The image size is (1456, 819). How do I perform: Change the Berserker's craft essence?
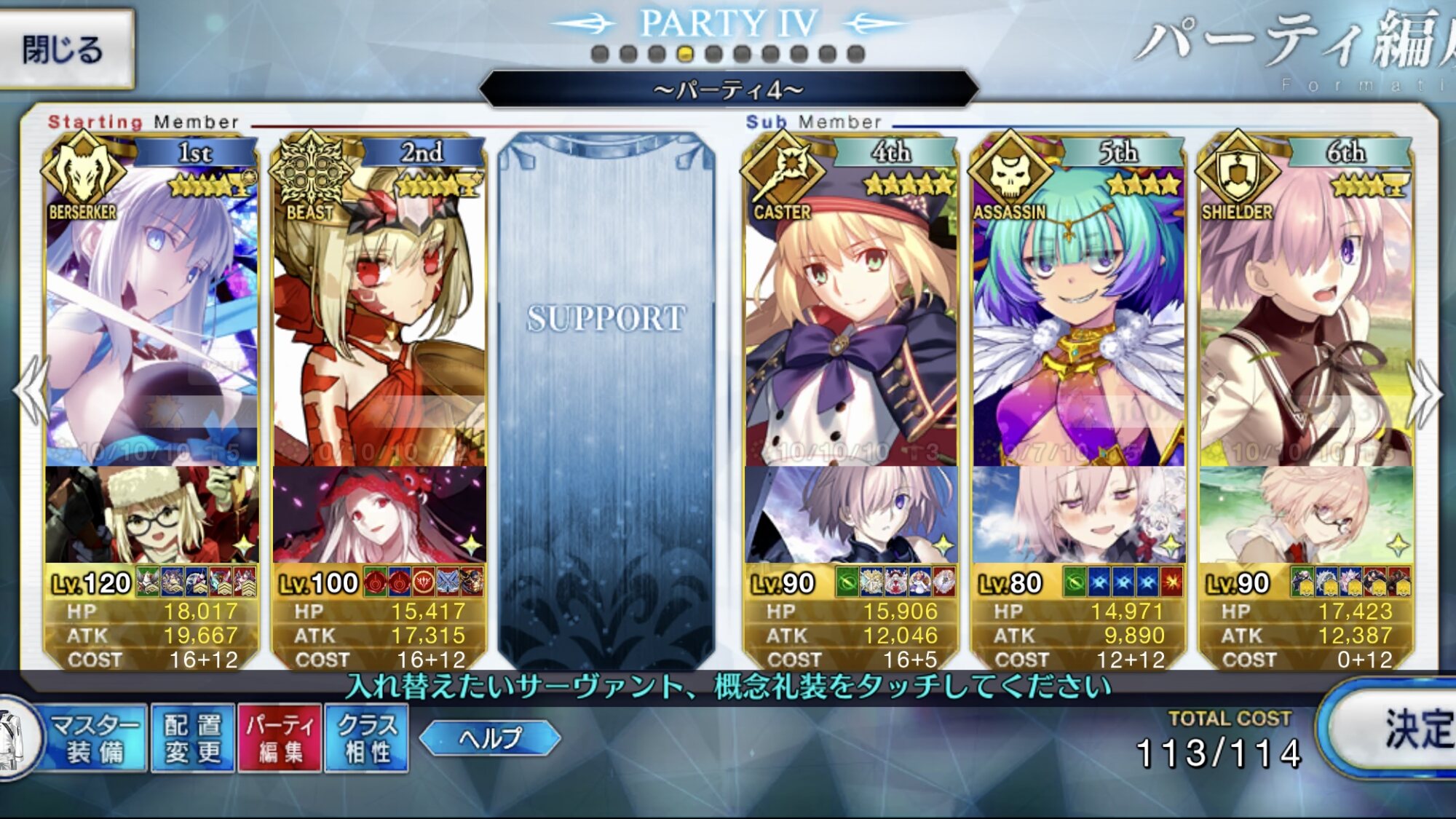click(x=151, y=514)
